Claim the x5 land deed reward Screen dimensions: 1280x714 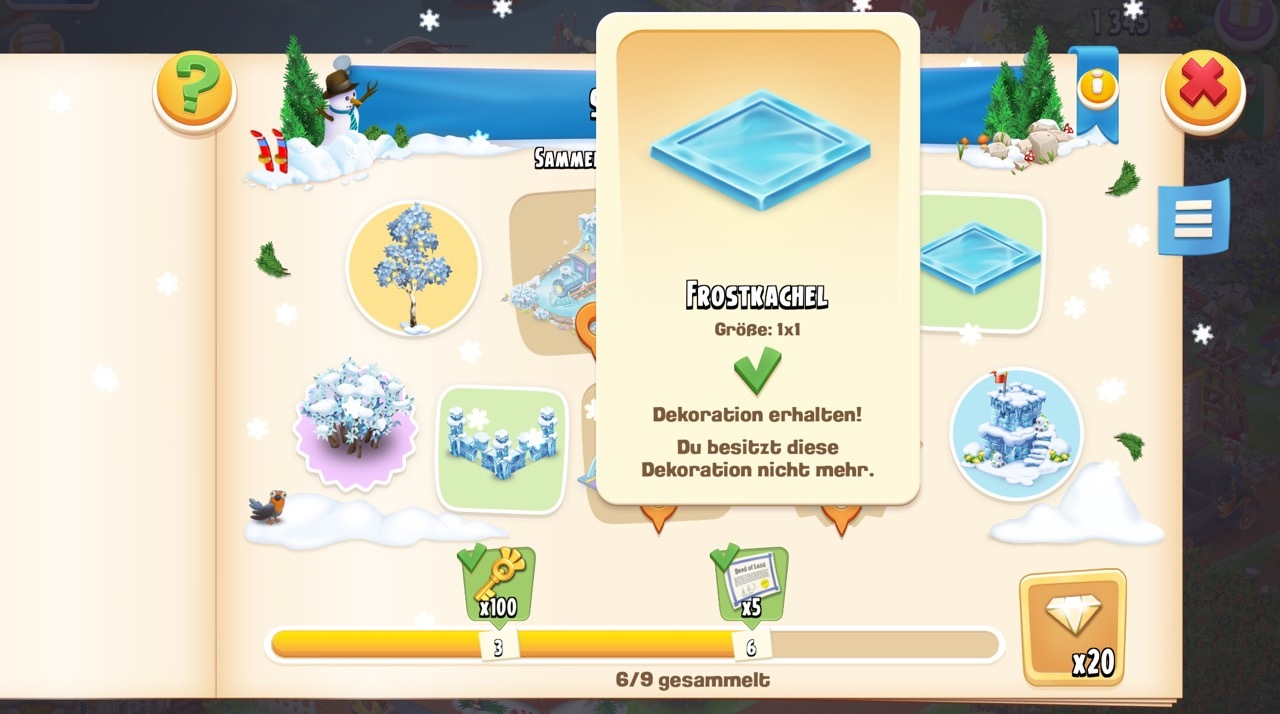pyautogui.click(x=751, y=582)
